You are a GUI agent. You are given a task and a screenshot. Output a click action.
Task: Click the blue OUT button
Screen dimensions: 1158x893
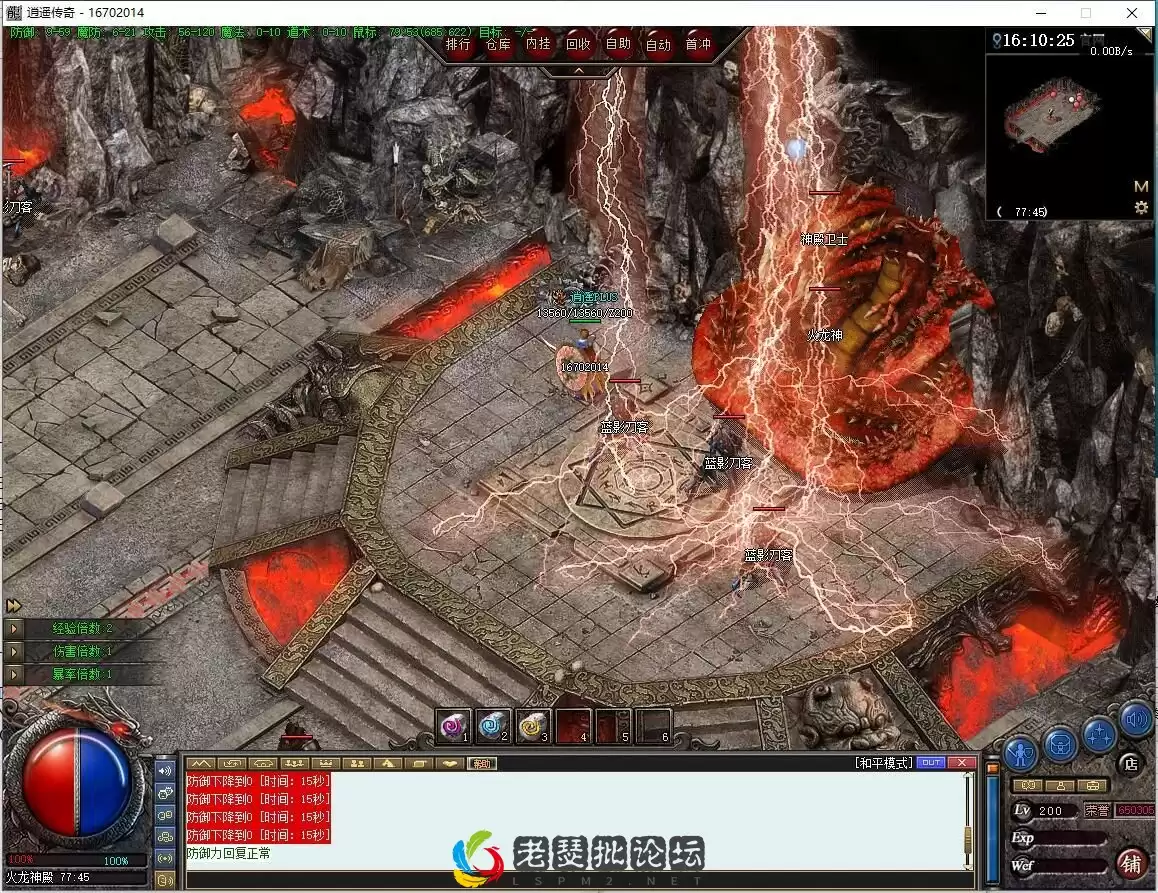[x=931, y=763]
